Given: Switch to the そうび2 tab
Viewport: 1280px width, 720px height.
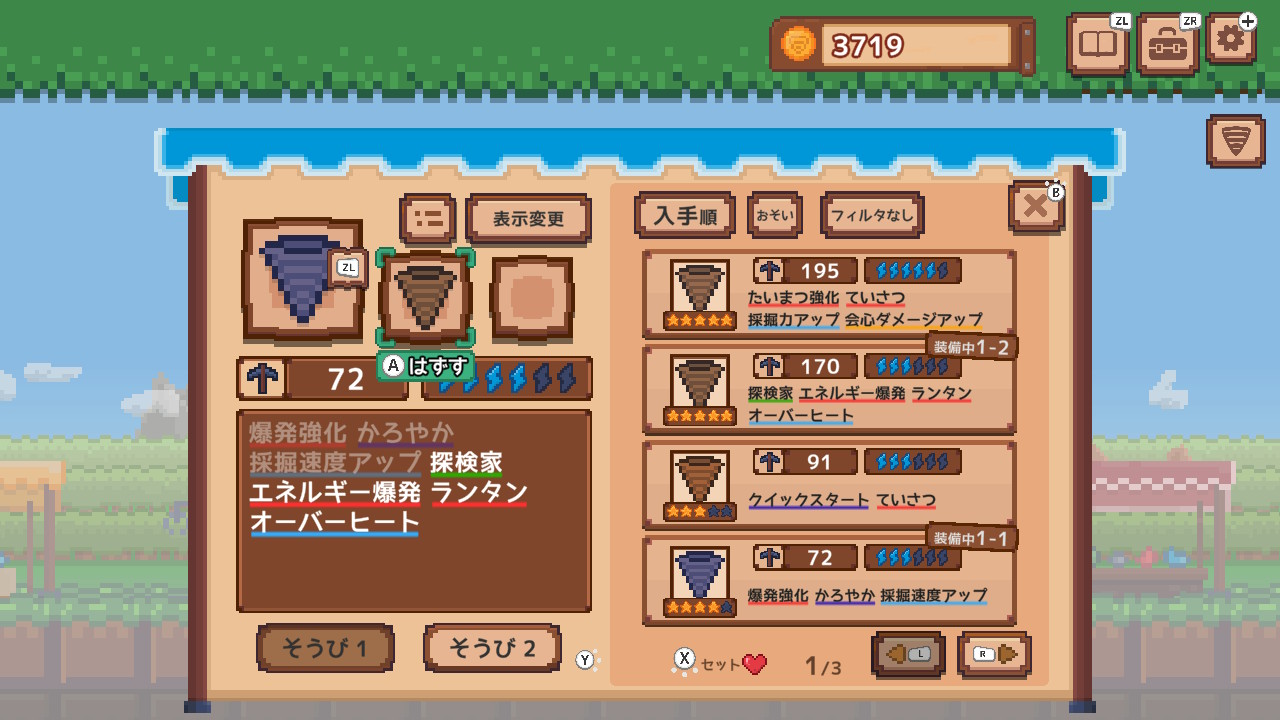Looking at the screenshot, I should click(x=492, y=648).
